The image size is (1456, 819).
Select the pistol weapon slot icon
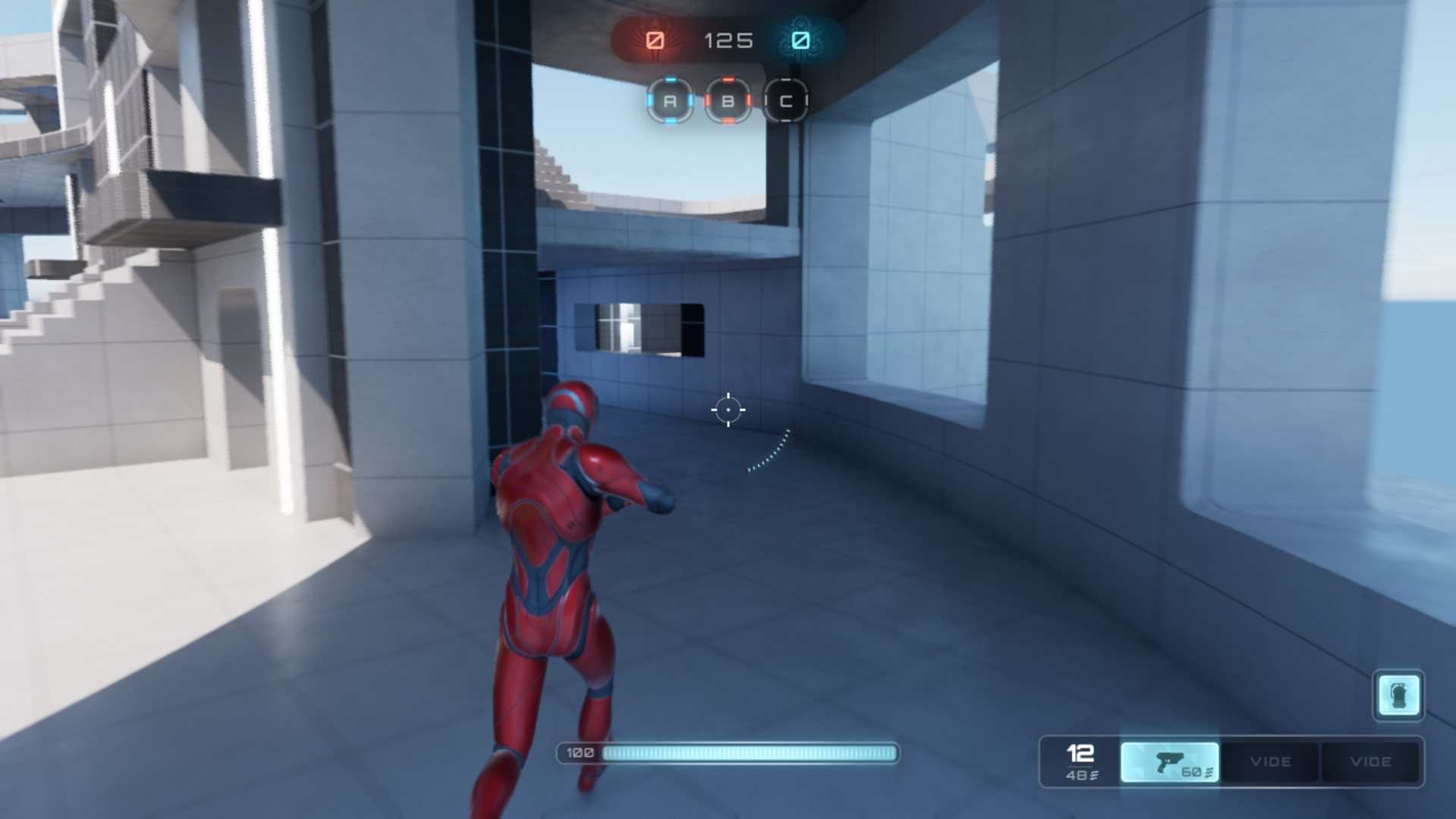point(1169,761)
